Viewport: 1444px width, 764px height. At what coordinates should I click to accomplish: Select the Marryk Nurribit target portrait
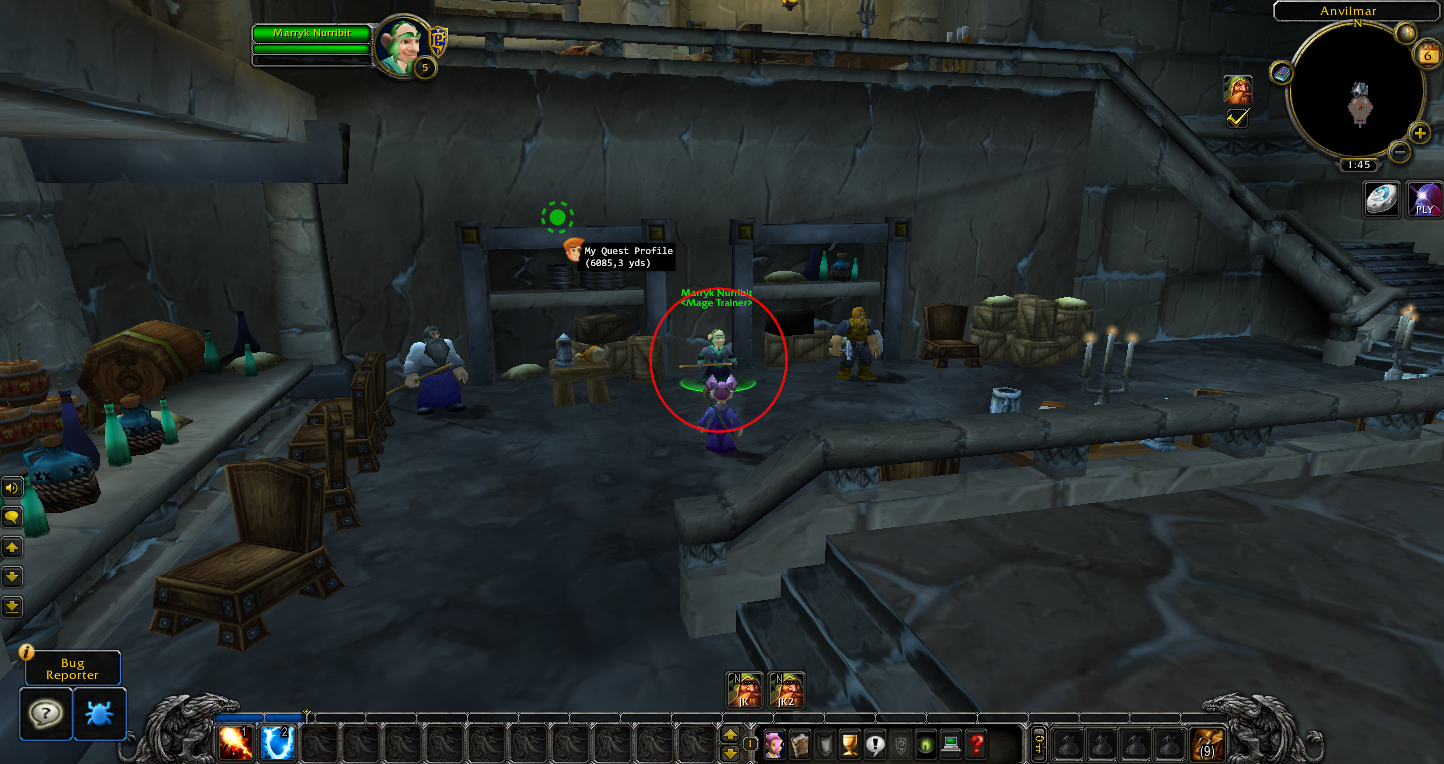(x=404, y=47)
